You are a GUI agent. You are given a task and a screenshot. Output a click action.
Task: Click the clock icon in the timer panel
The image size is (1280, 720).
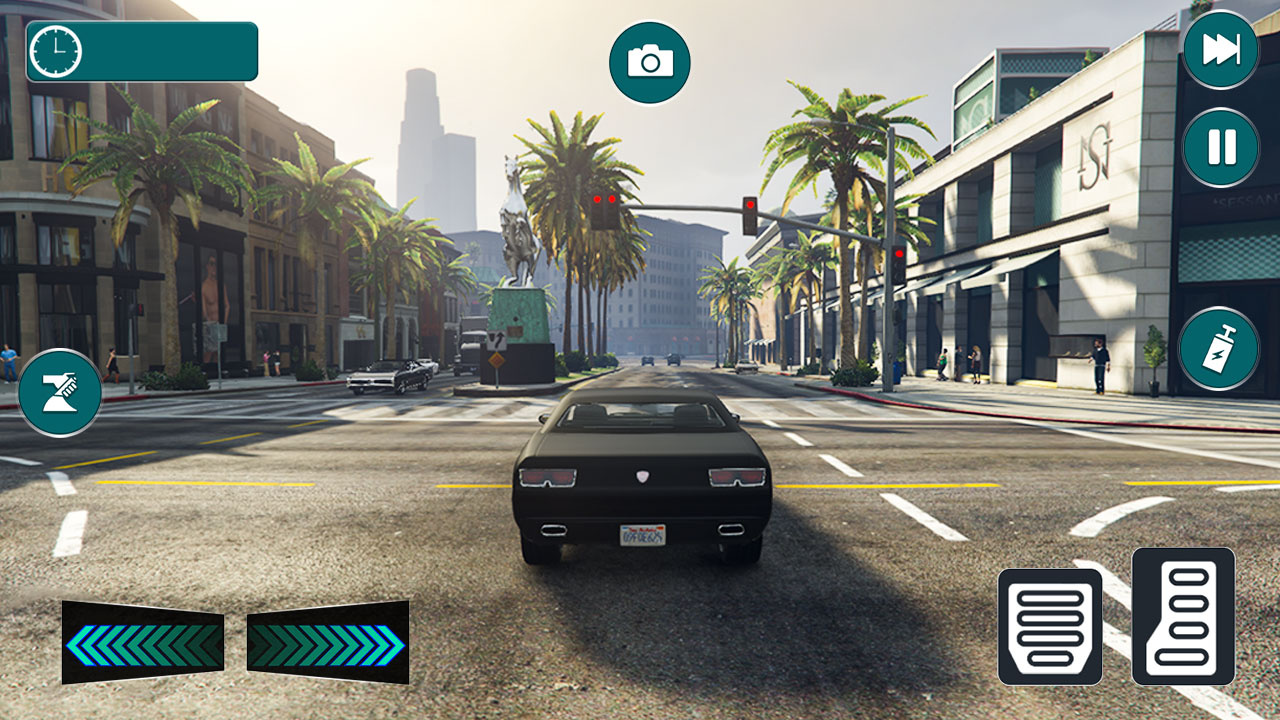[x=57, y=50]
